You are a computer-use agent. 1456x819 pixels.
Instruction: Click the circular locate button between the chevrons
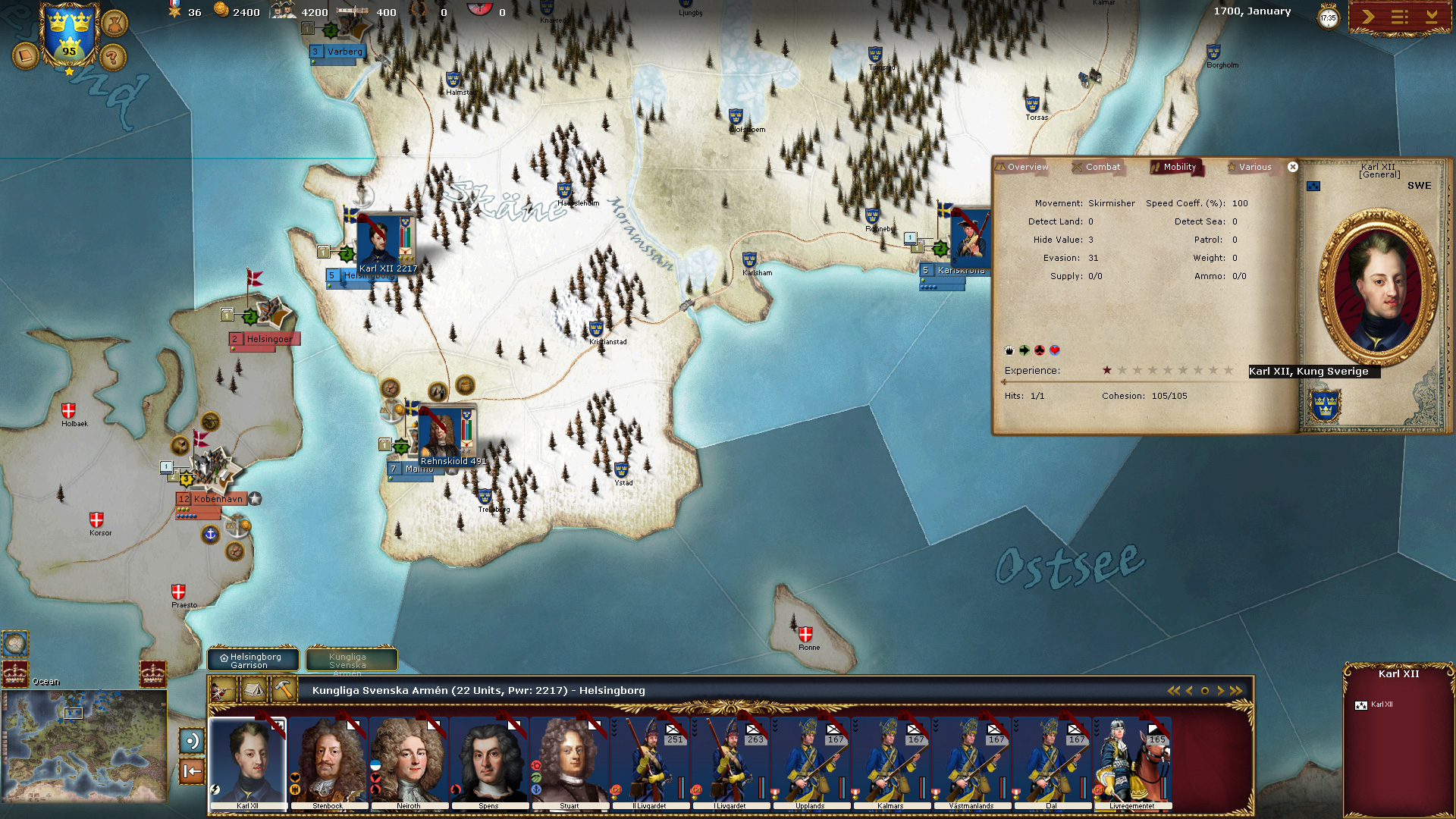click(x=1205, y=691)
